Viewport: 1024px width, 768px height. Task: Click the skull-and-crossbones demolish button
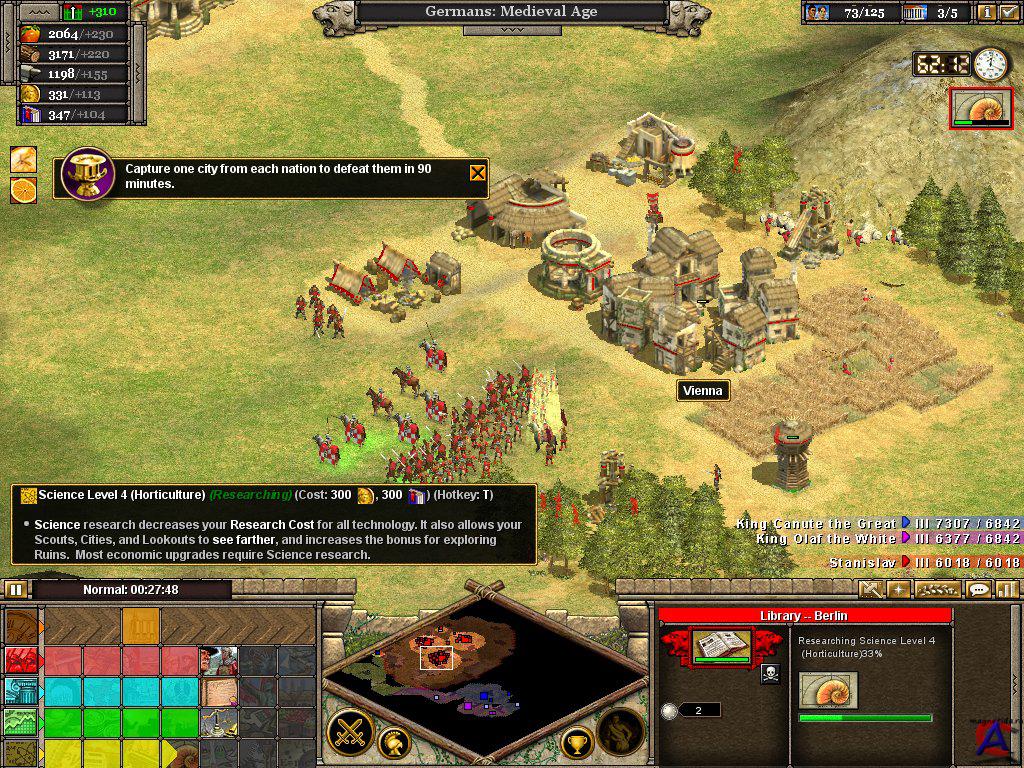(770, 674)
